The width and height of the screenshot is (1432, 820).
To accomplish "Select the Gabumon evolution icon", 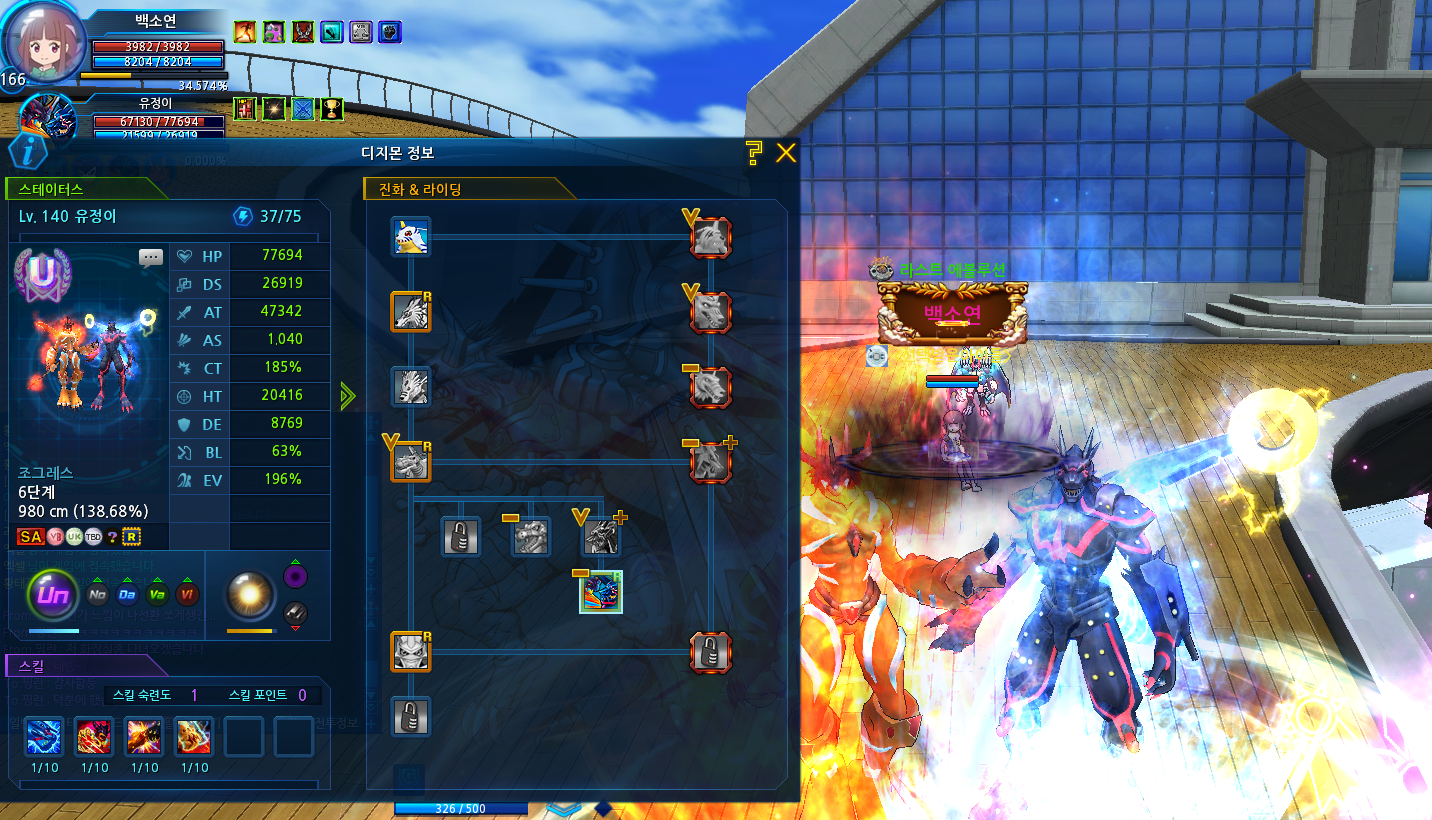I will click(x=410, y=237).
